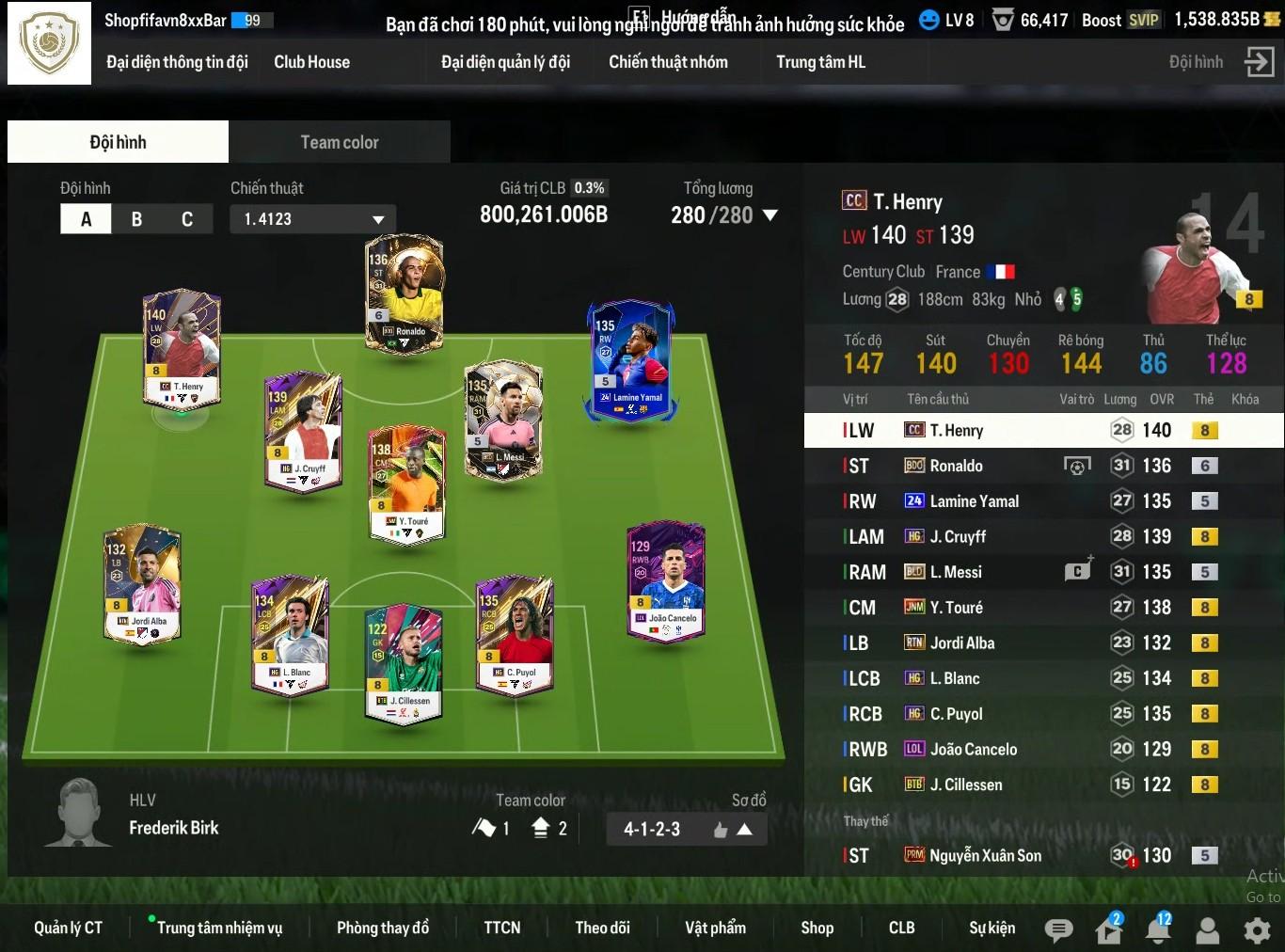This screenshot has height=952, width=1285.
Task: Open Phòng thay đồ in bottom bar
Action: pos(383,928)
